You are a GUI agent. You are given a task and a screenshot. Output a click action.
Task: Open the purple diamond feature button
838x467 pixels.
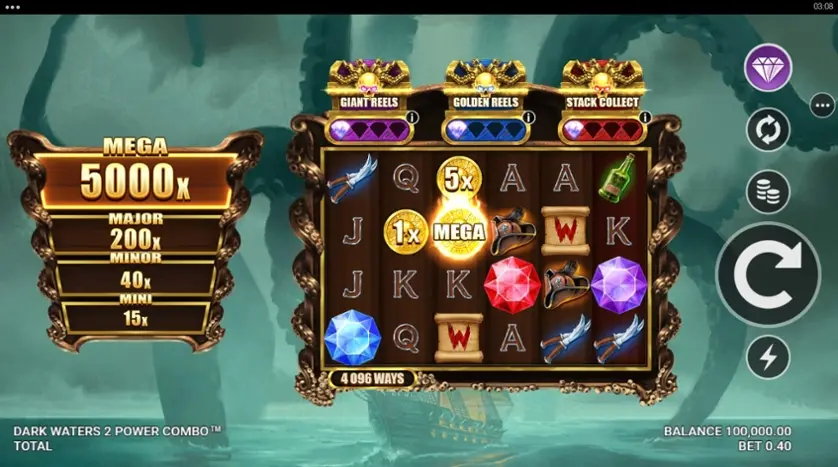point(768,68)
